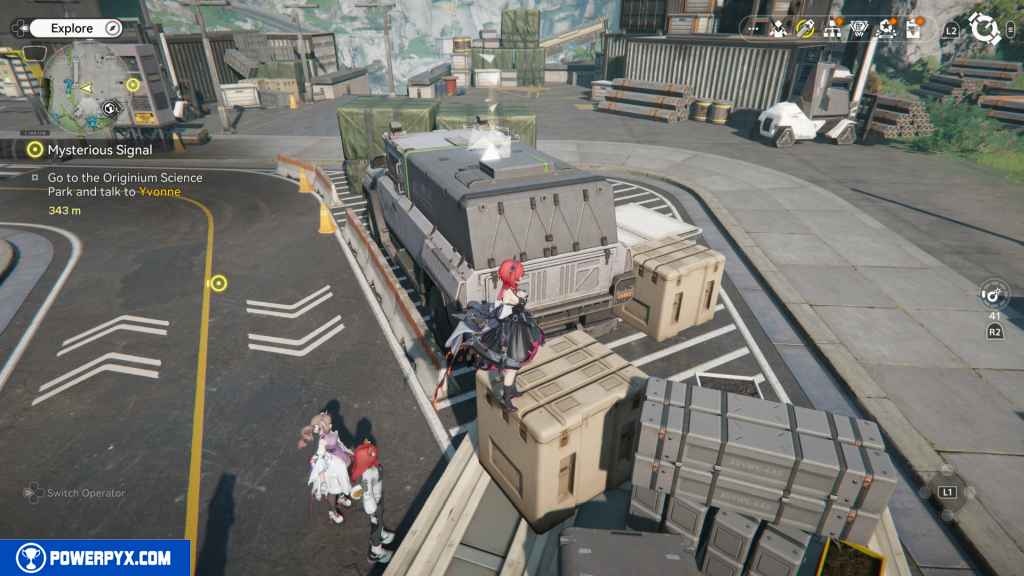This screenshot has height=576, width=1024.
Task: Click the compass icon beside Explore
Action: [111, 28]
